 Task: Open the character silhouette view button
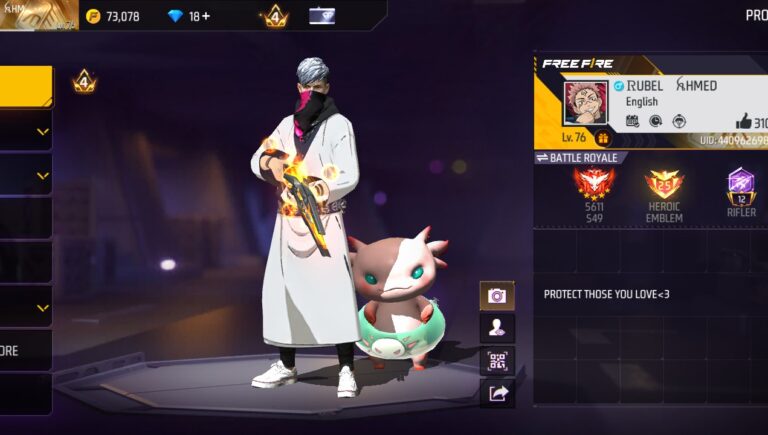pos(497,327)
